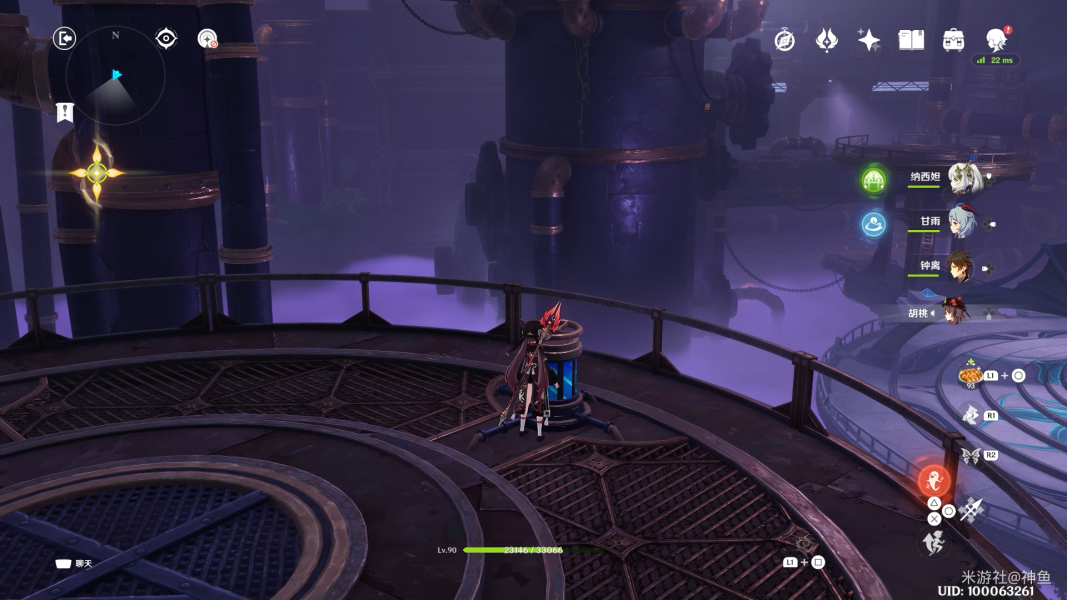Activate Hu Tao's red elemental burst icon

[934, 480]
